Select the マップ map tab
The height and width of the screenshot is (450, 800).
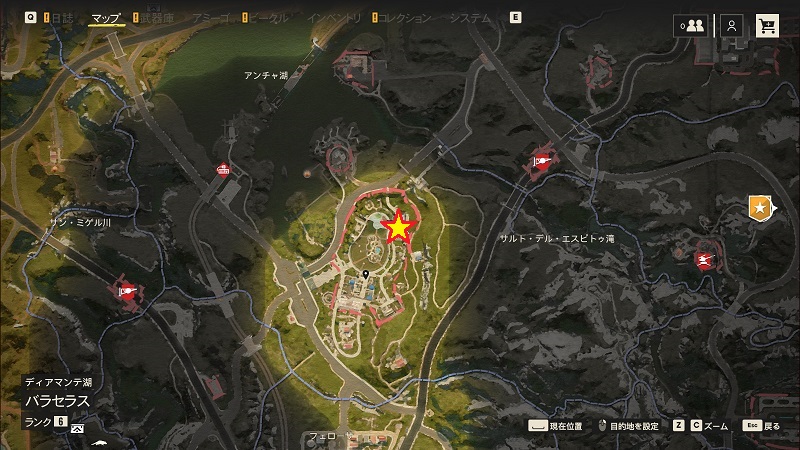105,18
